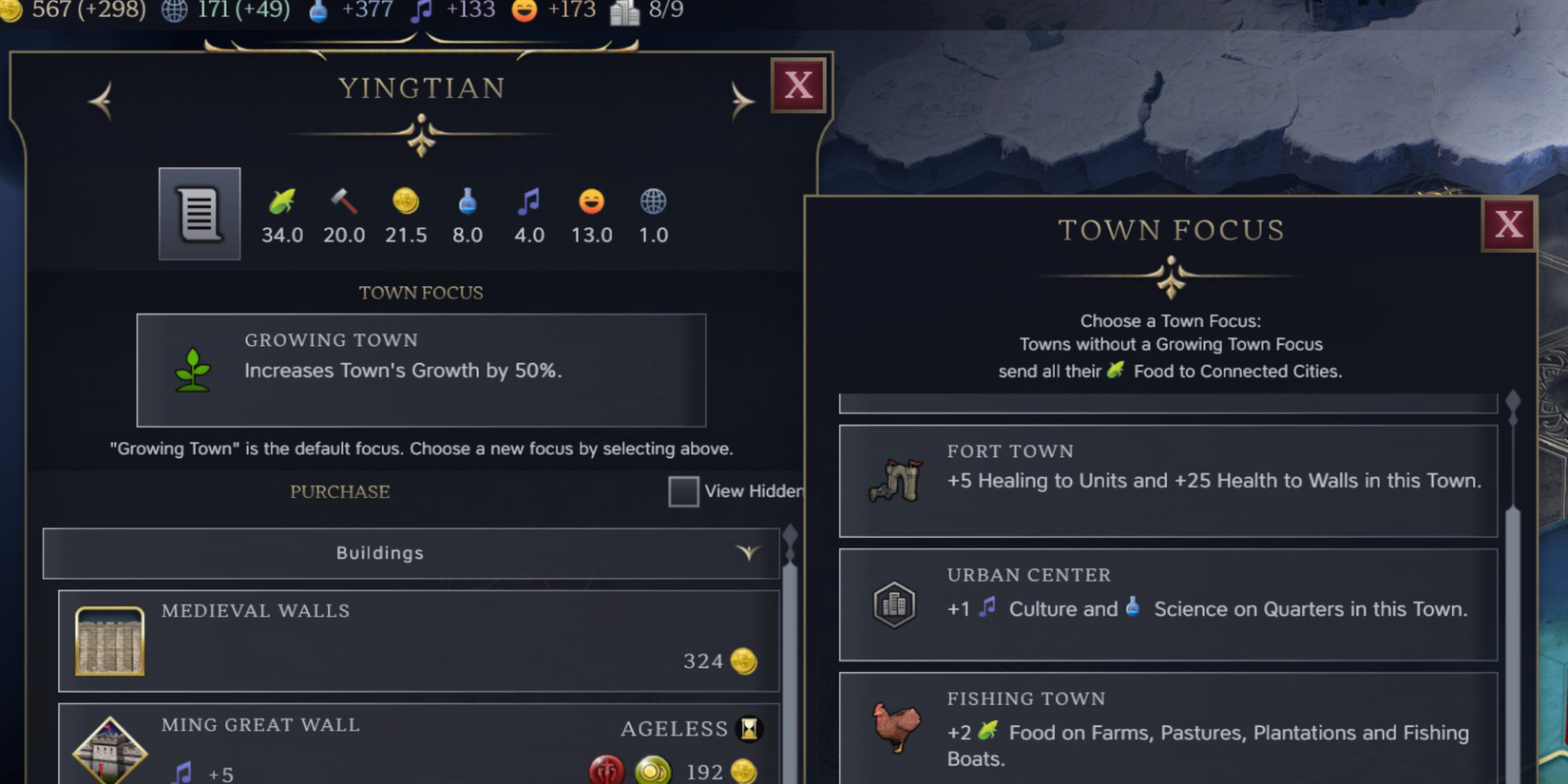The height and width of the screenshot is (784, 1568).
Task: Click the food yield icon showing 34.0
Action: point(281,202)
